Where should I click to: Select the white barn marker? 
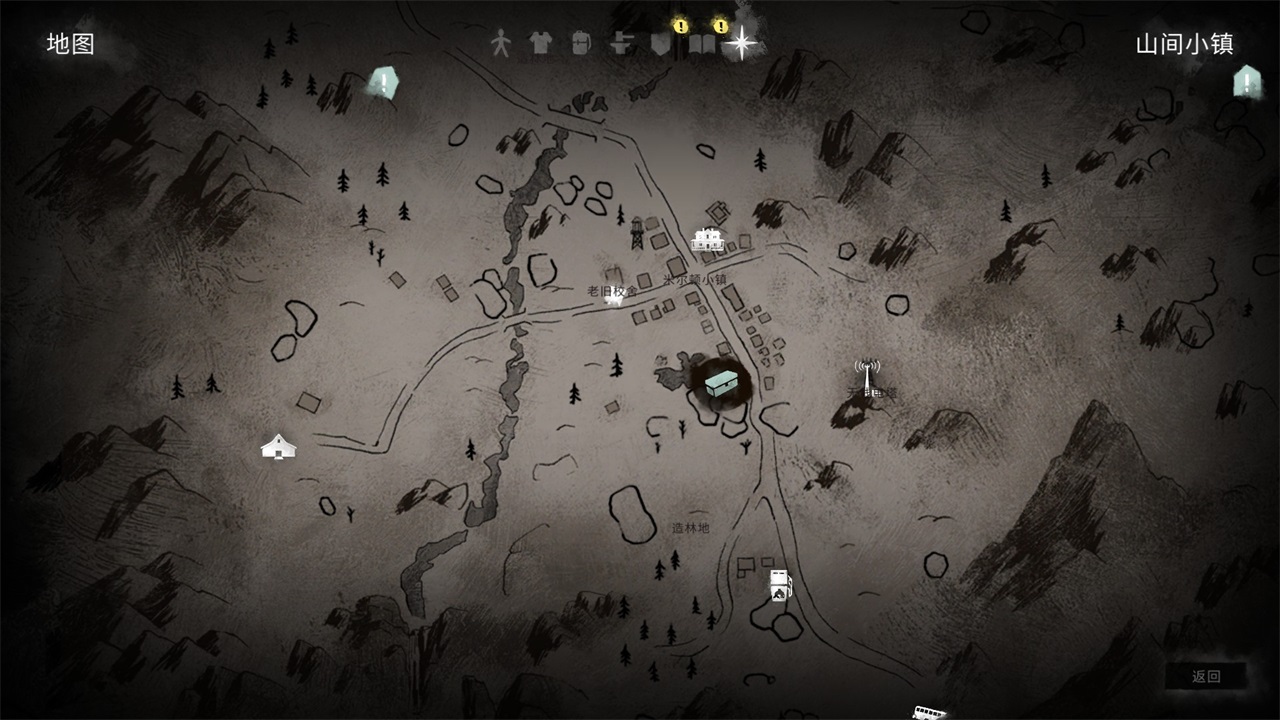[x=278, y=447]
